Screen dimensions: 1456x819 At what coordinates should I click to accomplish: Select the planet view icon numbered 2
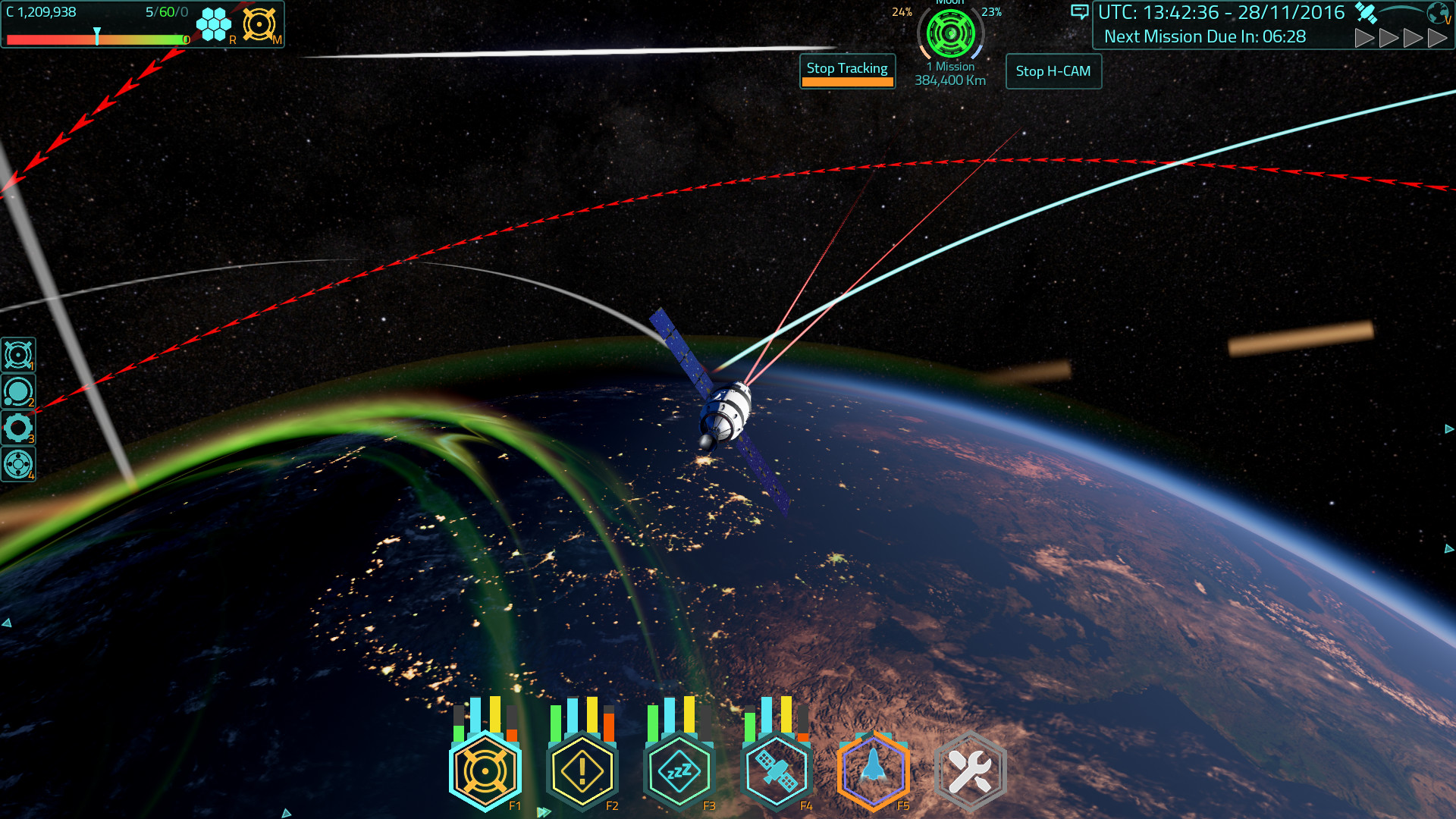pos(18,391)
